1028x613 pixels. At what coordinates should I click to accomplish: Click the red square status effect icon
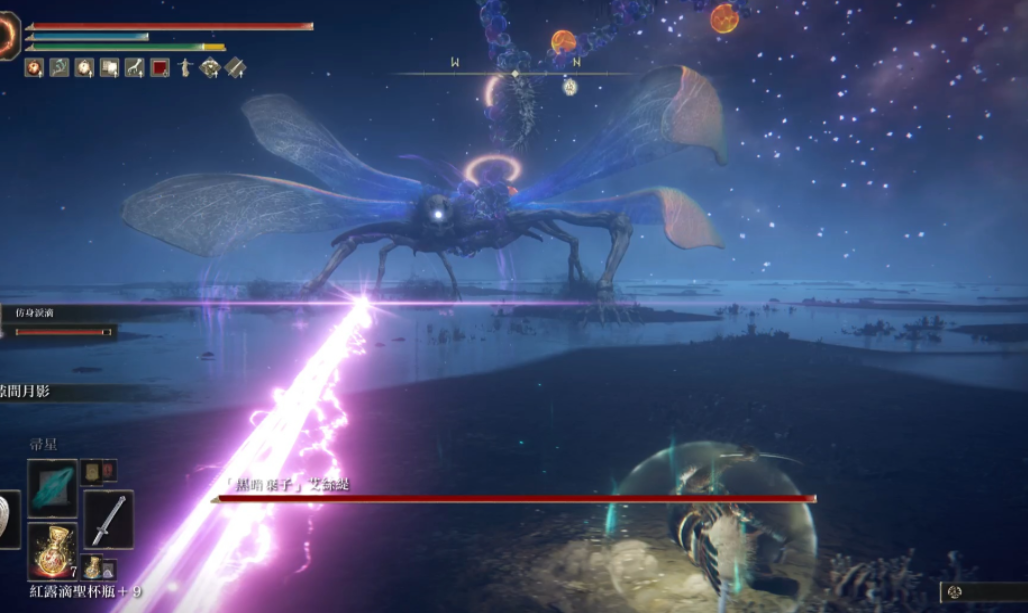[x=160, y=68]
